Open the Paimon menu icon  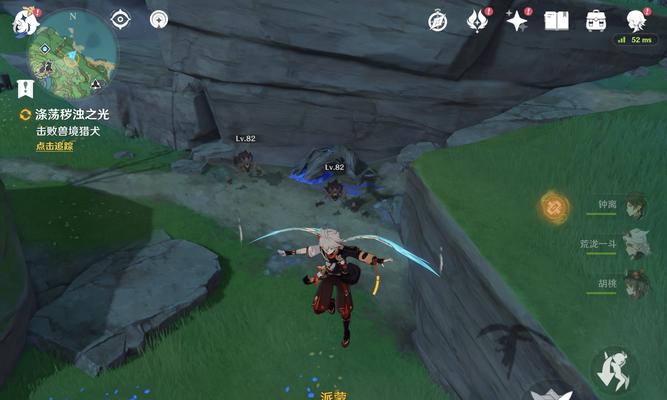[x=25, y=22]
